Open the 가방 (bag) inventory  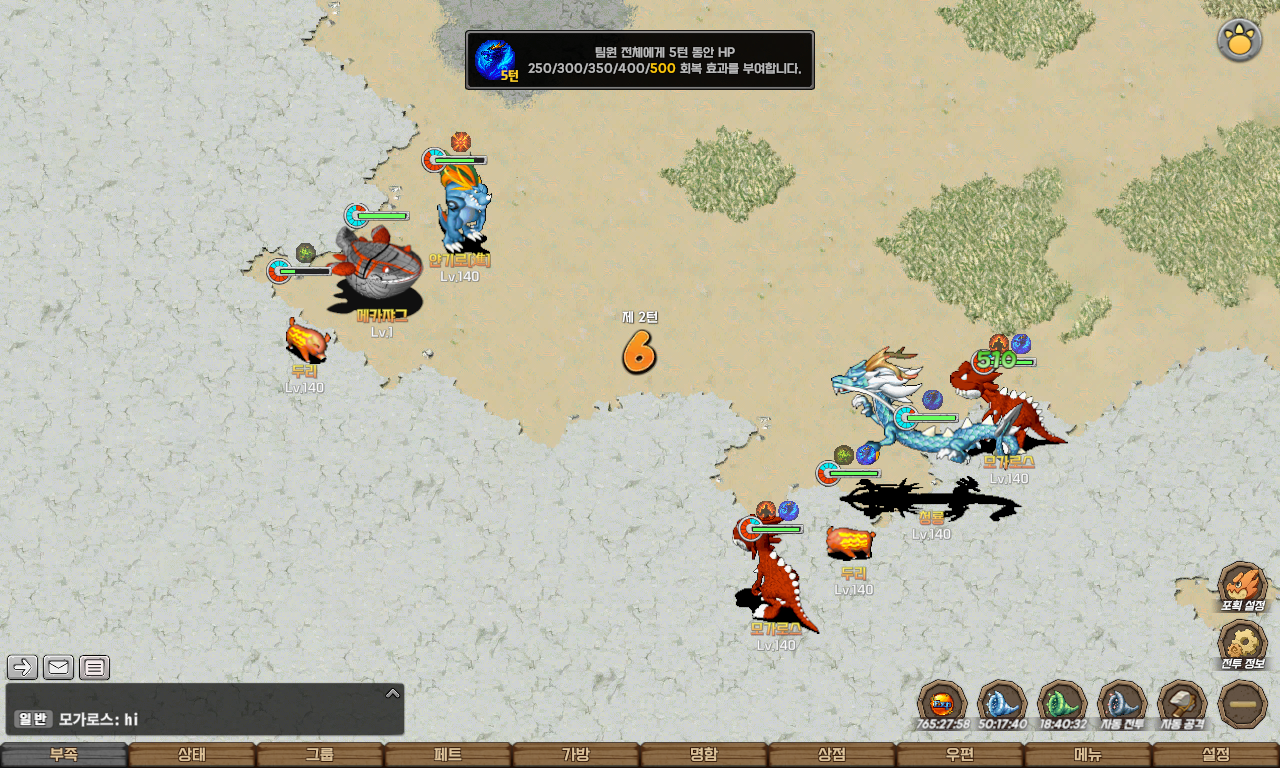point(576,755)
